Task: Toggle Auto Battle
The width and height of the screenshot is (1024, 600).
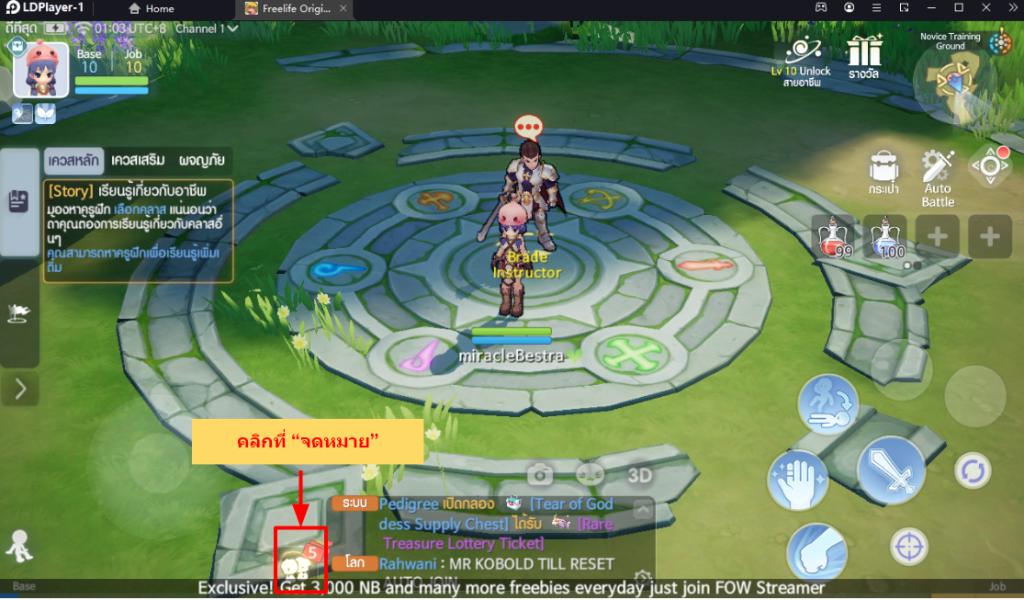Action: (938, 177)
